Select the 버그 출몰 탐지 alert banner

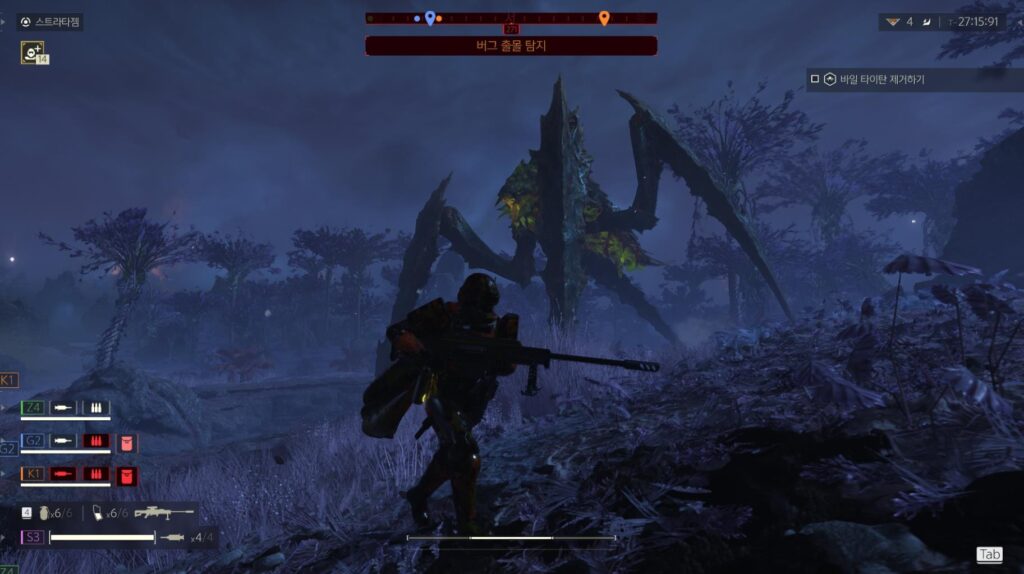(x=511, y=45)
